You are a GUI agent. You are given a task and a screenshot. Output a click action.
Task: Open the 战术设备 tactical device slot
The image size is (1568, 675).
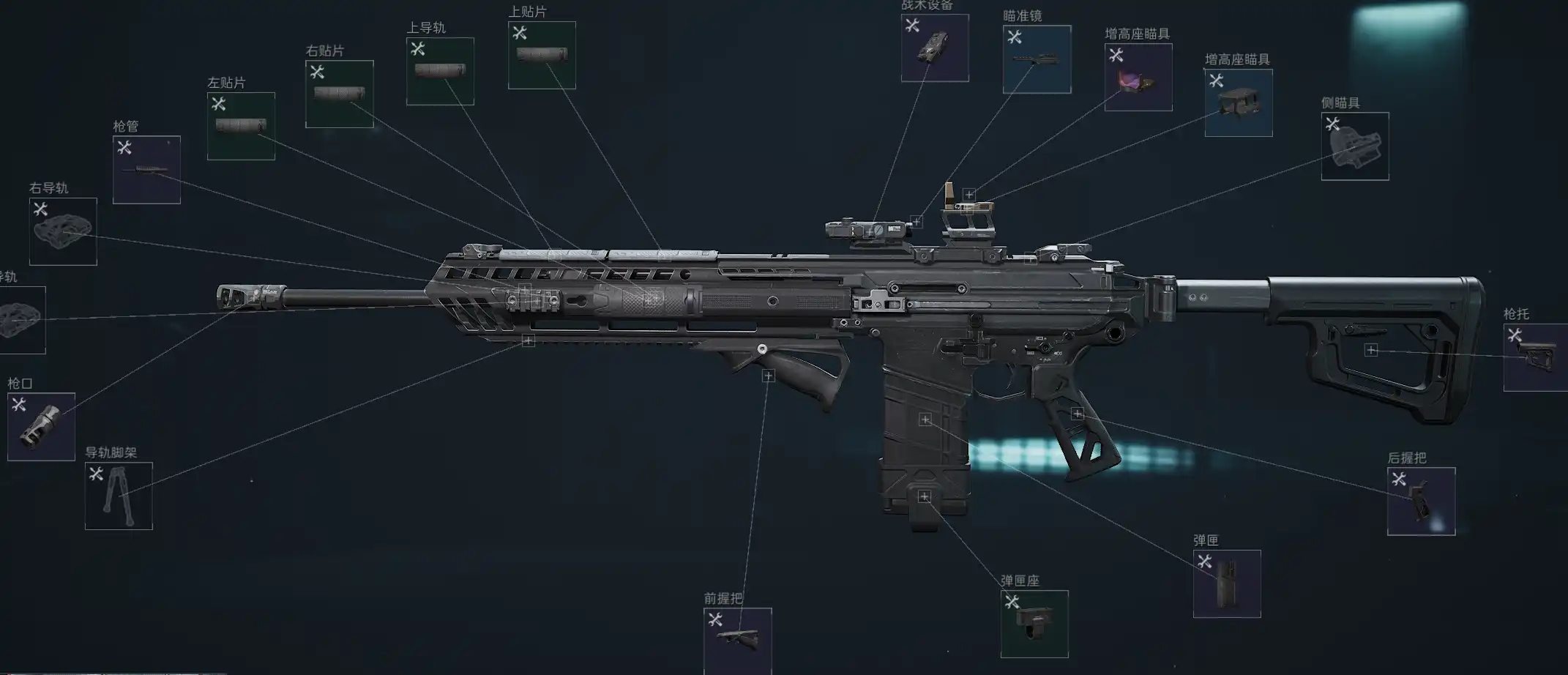click(x=935, y=48)
